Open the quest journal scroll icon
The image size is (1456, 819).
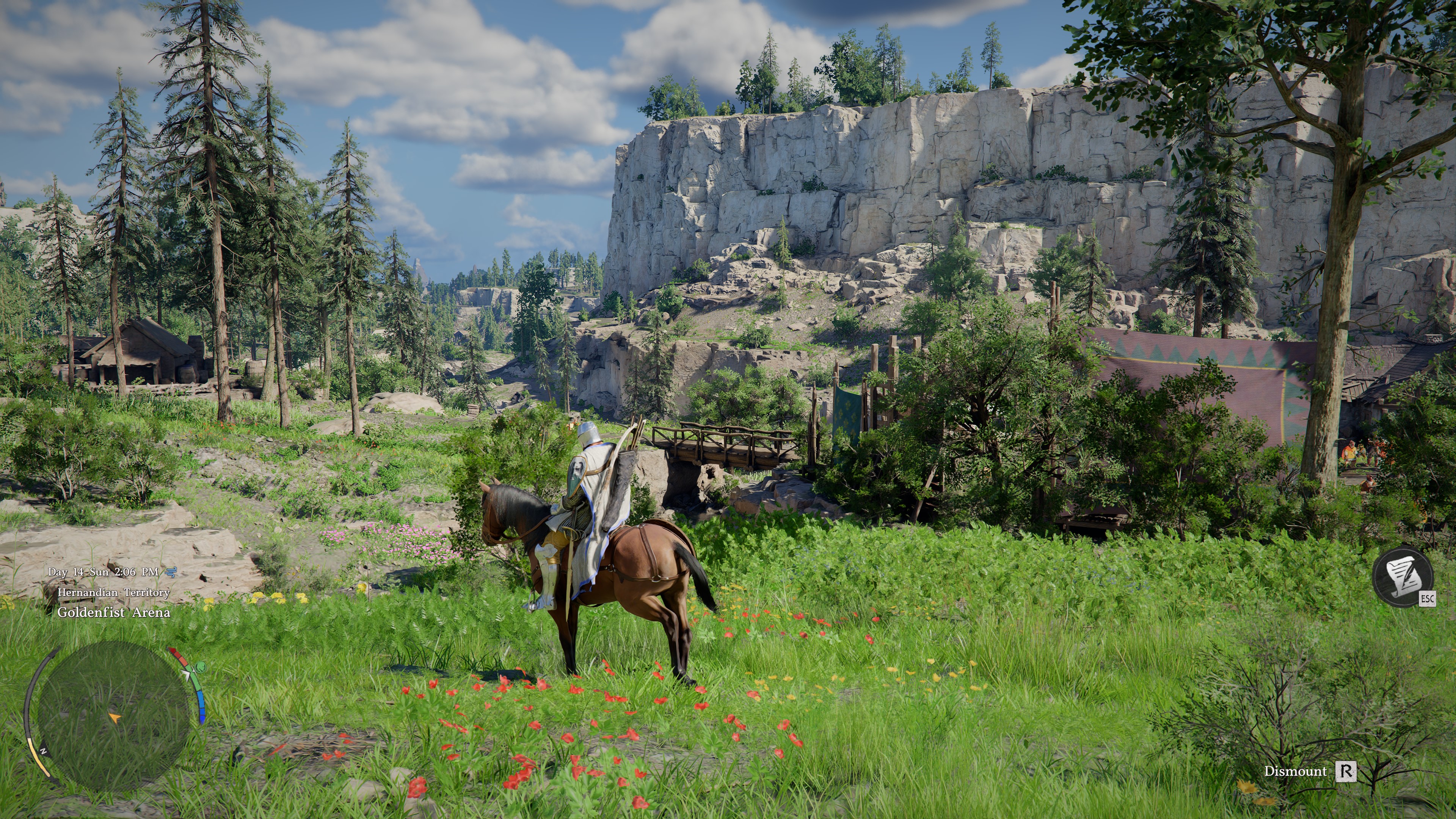(1402, 576)
